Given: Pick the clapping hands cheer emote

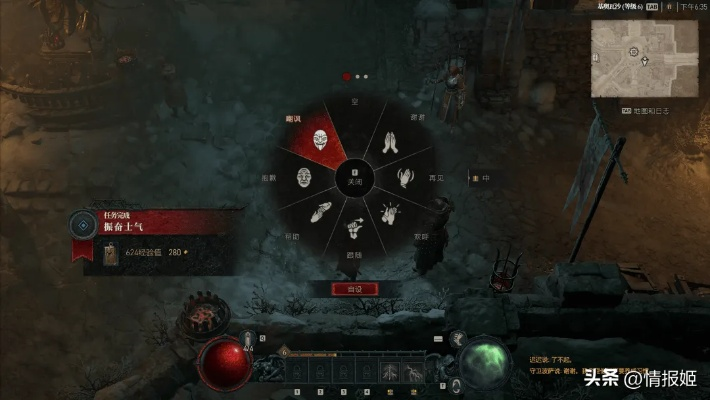Looking at the screenshot, I should [x=390, y=212].
